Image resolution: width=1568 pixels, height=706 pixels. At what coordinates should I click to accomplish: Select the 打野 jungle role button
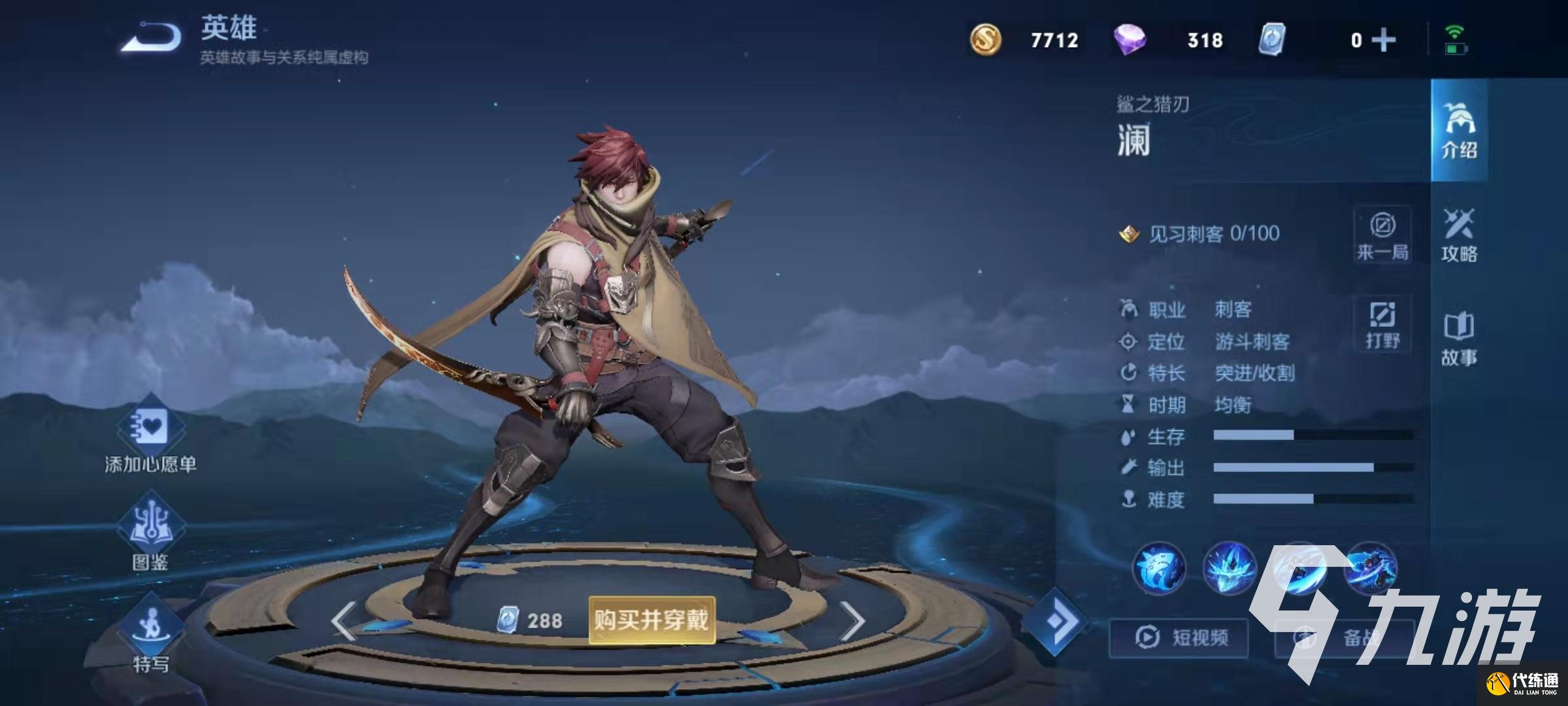1382,325
